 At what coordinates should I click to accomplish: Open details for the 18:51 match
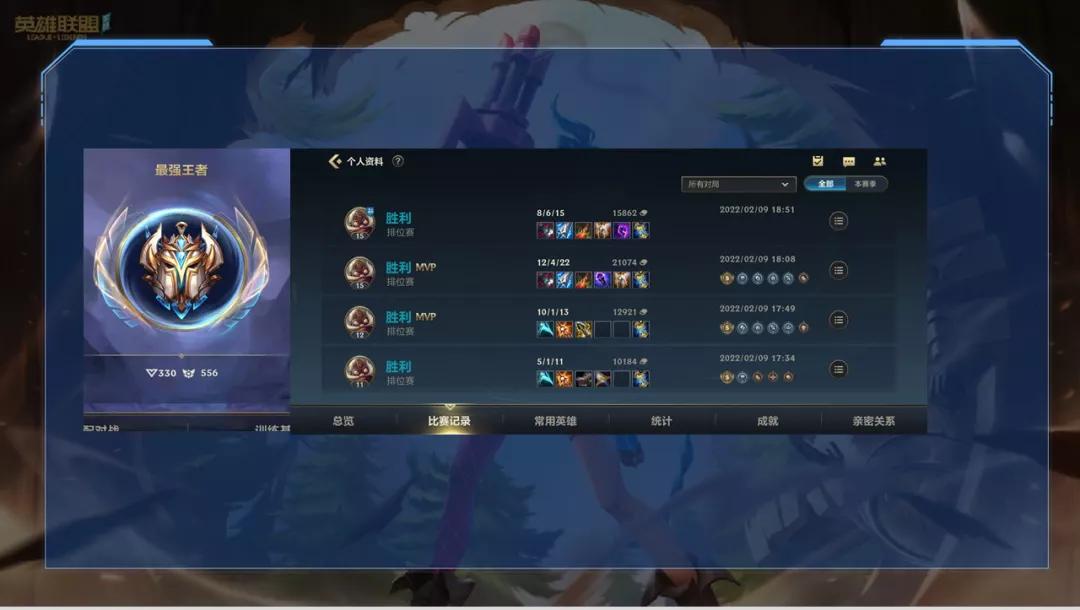tap(839, 221)
